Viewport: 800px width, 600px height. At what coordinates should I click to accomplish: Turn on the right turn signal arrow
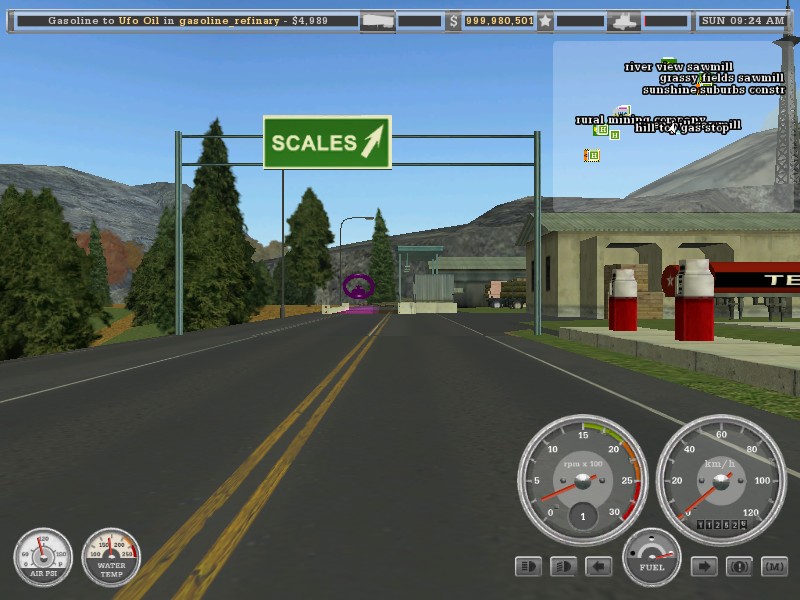(x=704, y=567)
